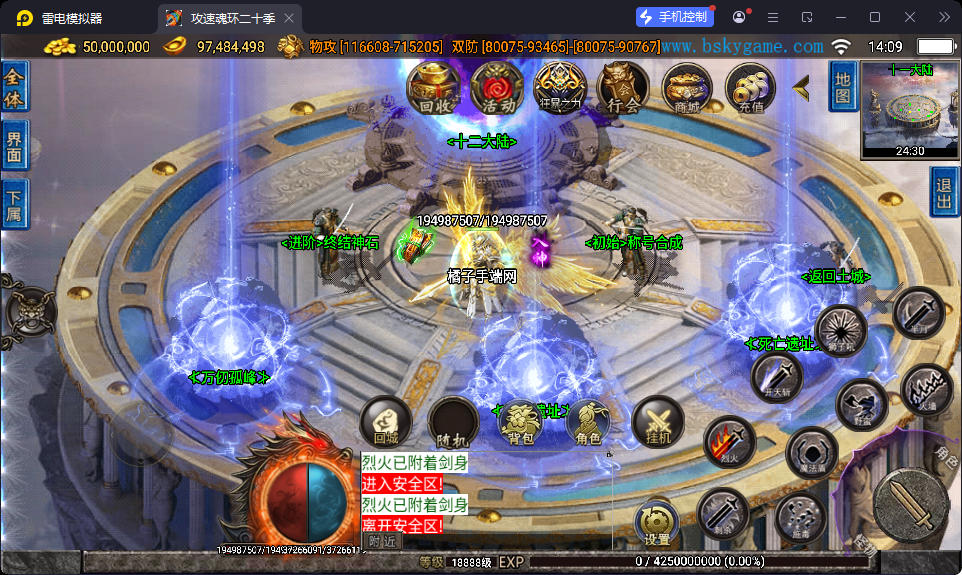Open the 回收 recycle menu
This screenshot has width=962, height=575.
[432, 88]
